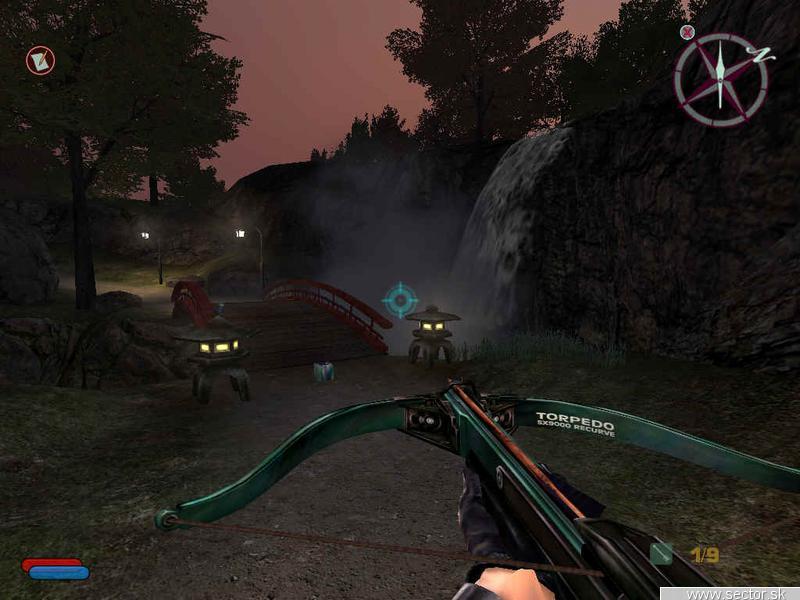Select the small red X marker above compass
The height and width of the screenshot is (600, 800).
pyautogui.click(x=687, y=32)
